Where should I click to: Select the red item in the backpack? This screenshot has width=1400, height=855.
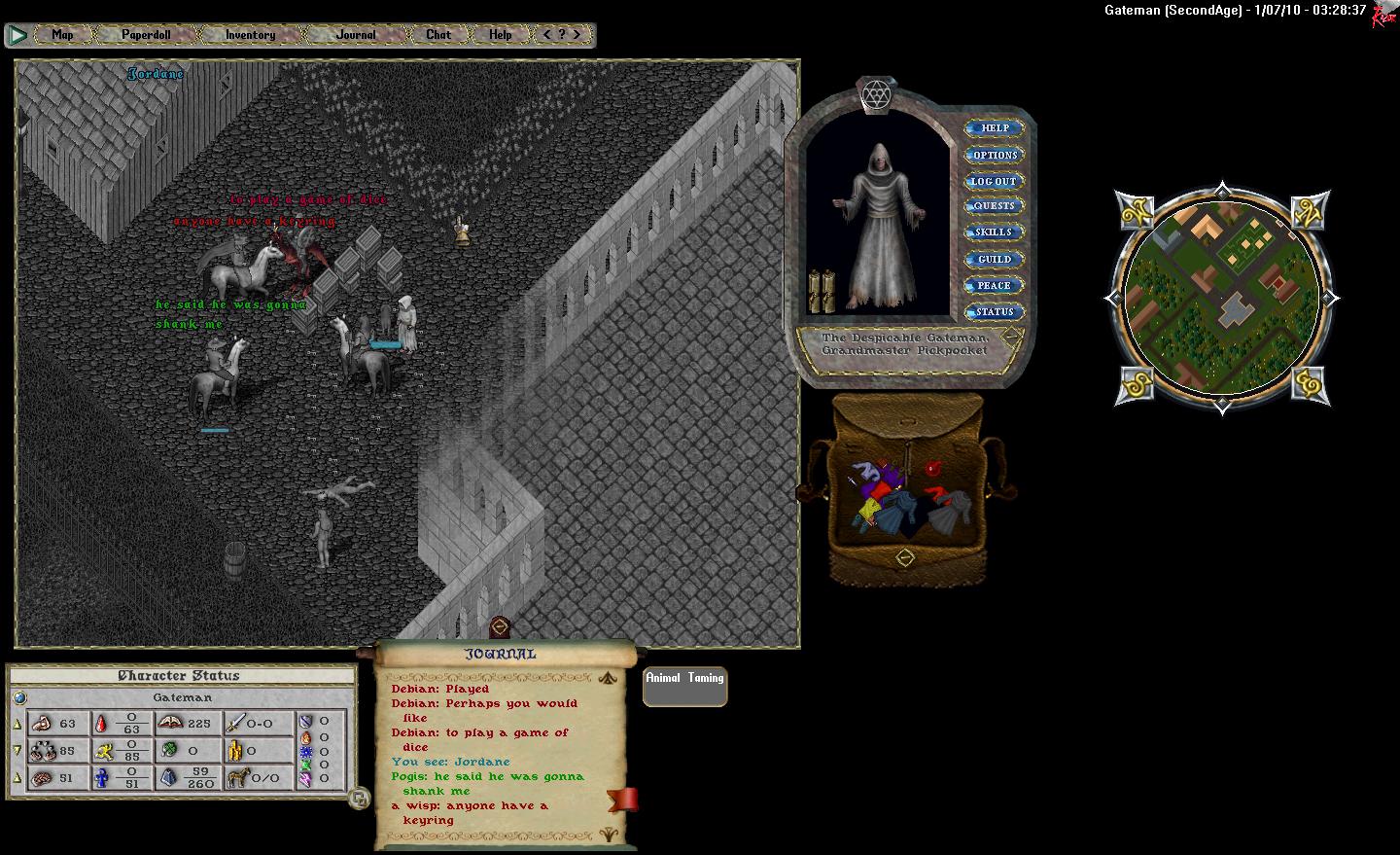pyautogui.click(x=933, y=469)
